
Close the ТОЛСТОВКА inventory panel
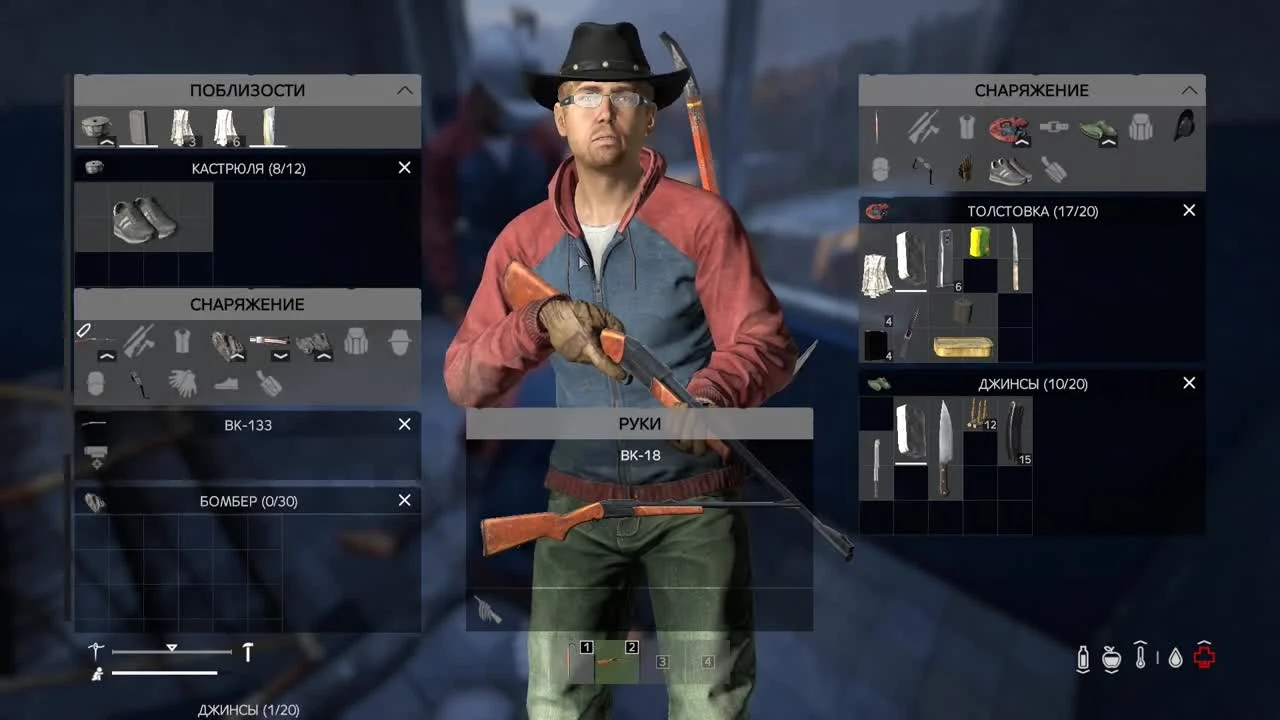point(1189,211)
